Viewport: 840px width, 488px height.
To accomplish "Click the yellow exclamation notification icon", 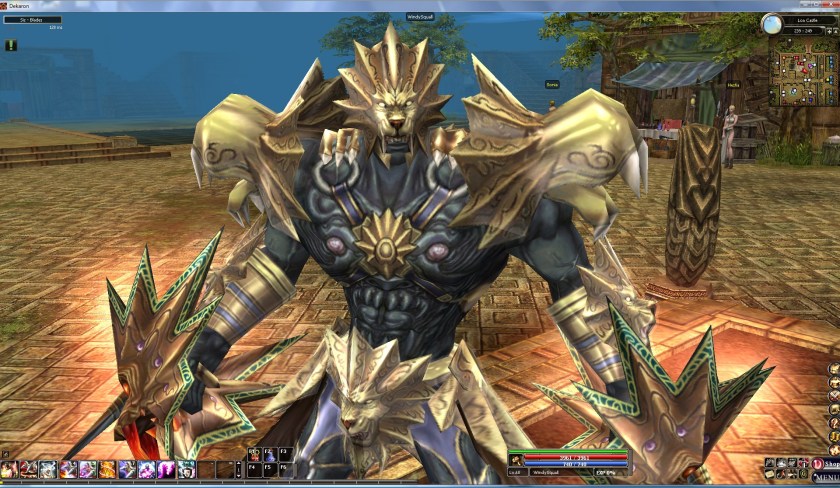I will pyautogui.click(x=11, y=45).
